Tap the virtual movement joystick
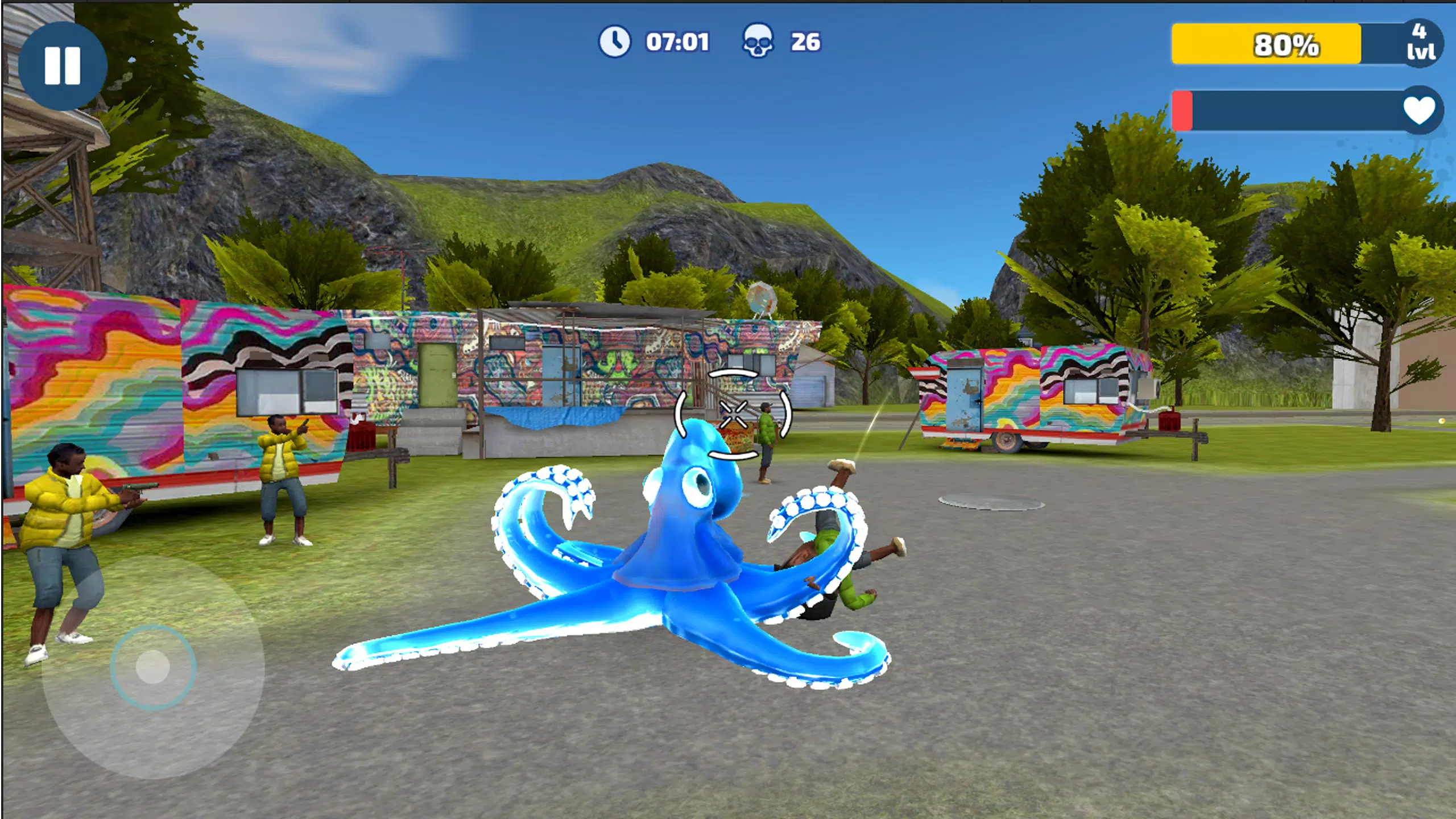1456x819 pixels. pyautogui.click(x=152, y=667)
